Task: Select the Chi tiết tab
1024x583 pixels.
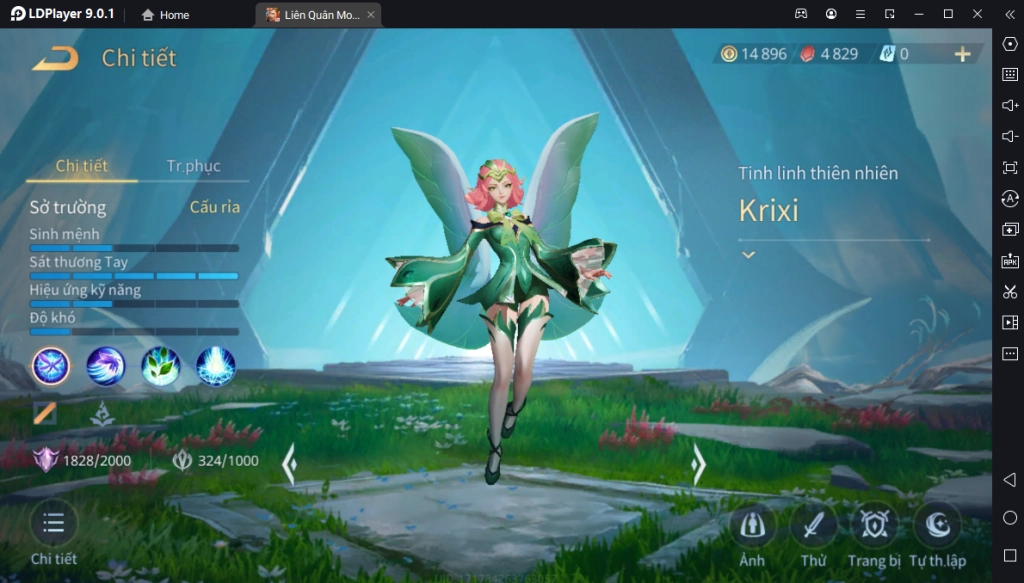Action: coord(82,166)
